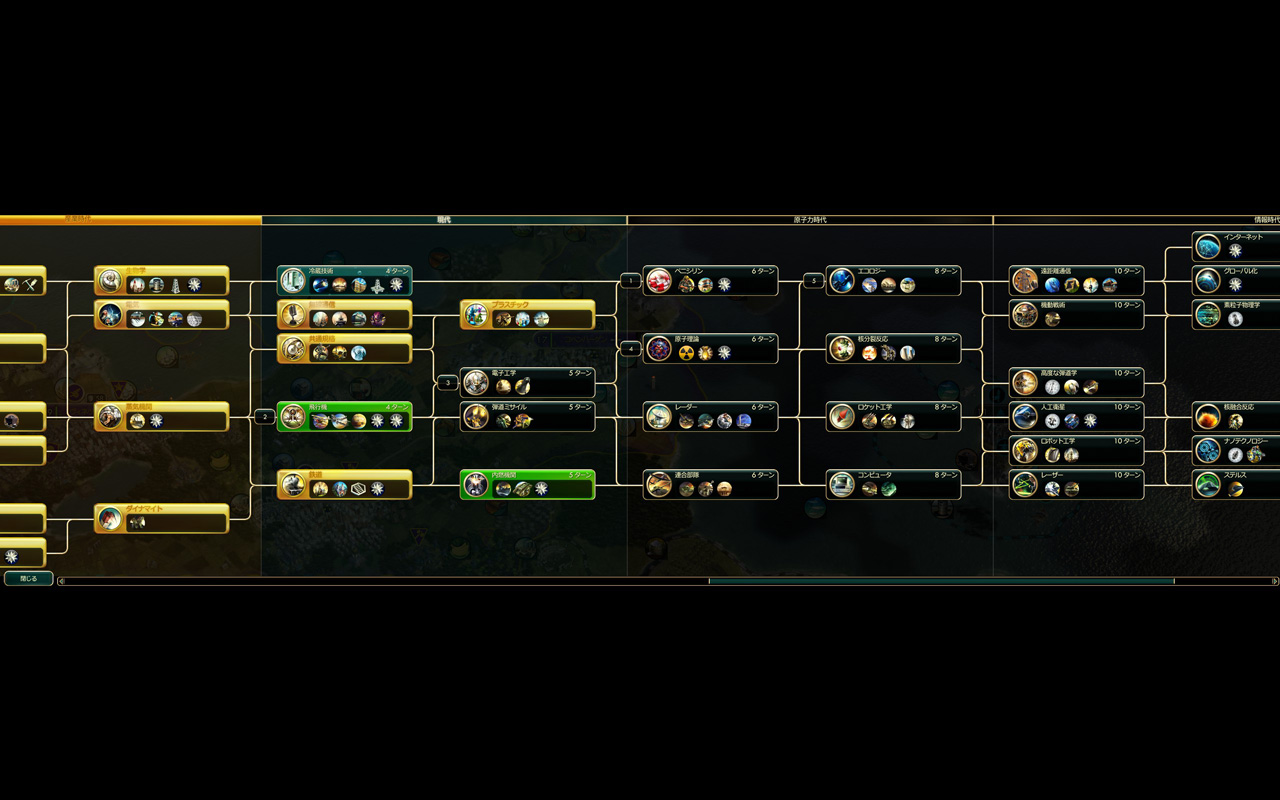This screenshot has width=1280, height=800.
Task: Queue the 内燃機関 (Combustion) technology
Action: pyautogui.click(x=527, y=484)
